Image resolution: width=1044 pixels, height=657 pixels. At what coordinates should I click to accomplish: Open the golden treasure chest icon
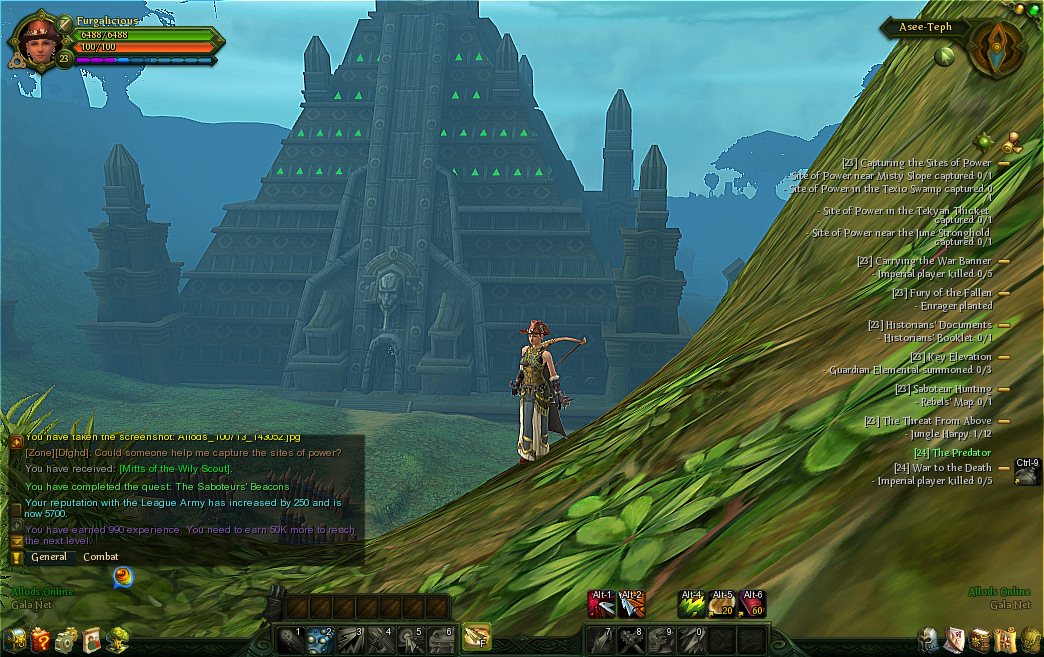(x=15, y=638)
